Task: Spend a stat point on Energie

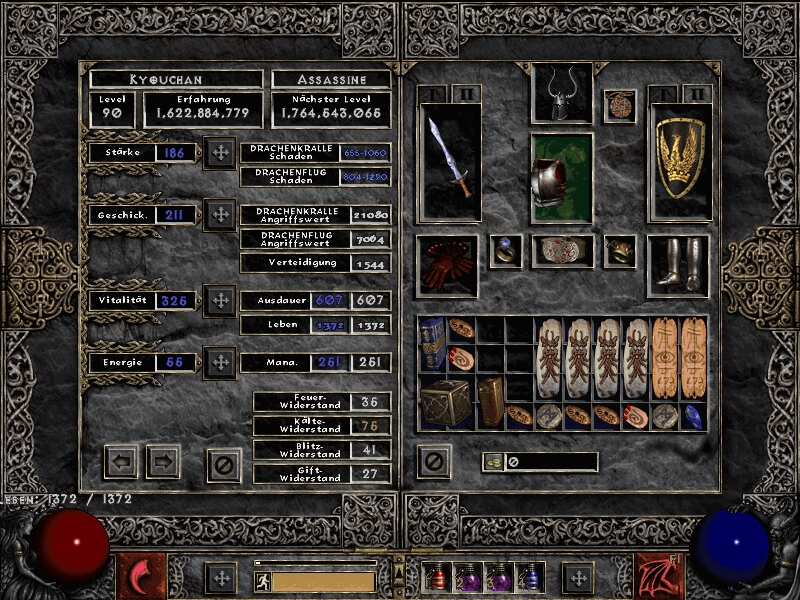Action: tap(219, 362)
